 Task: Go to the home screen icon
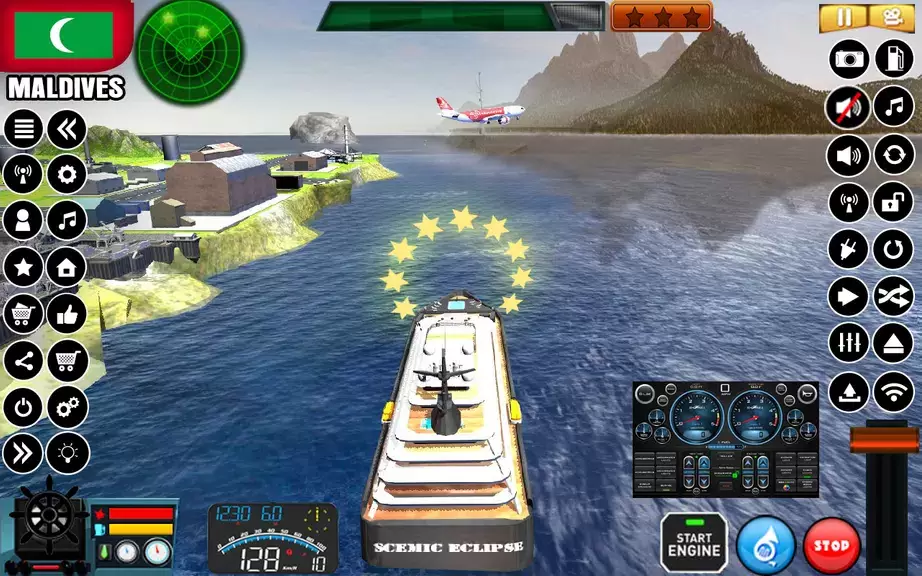point(67,267)
